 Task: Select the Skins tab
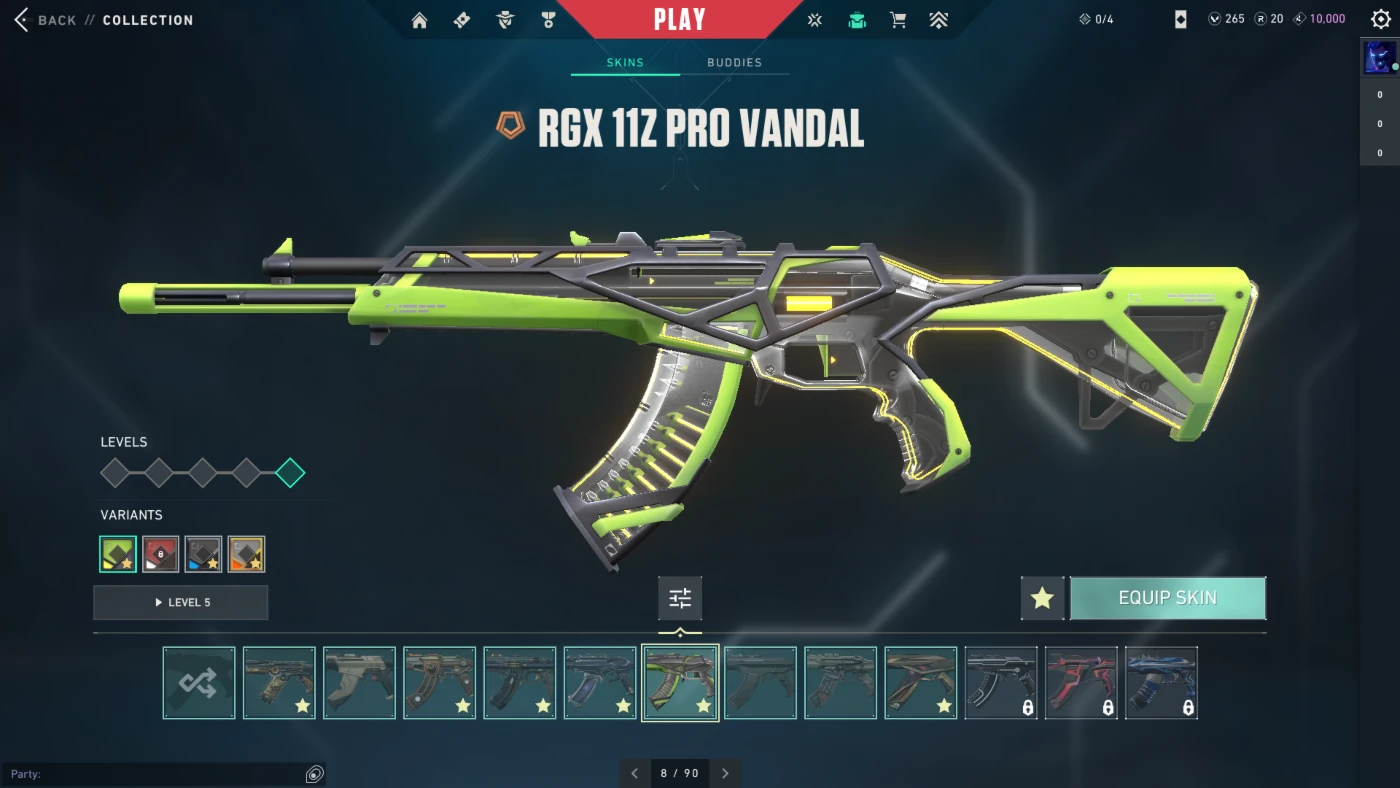click(x=625, y=62)
